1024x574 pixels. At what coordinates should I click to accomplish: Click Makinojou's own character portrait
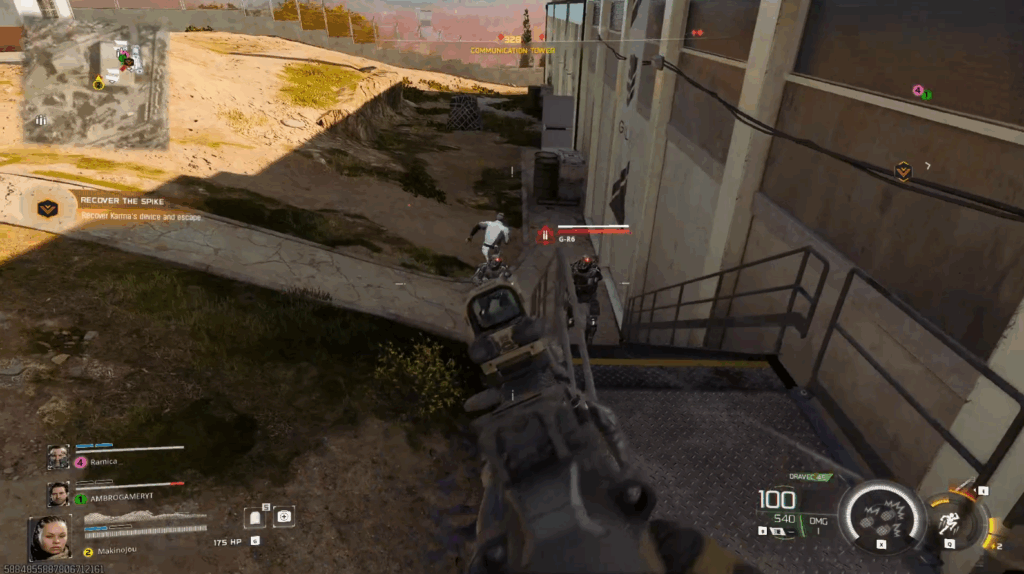(49, 537)
